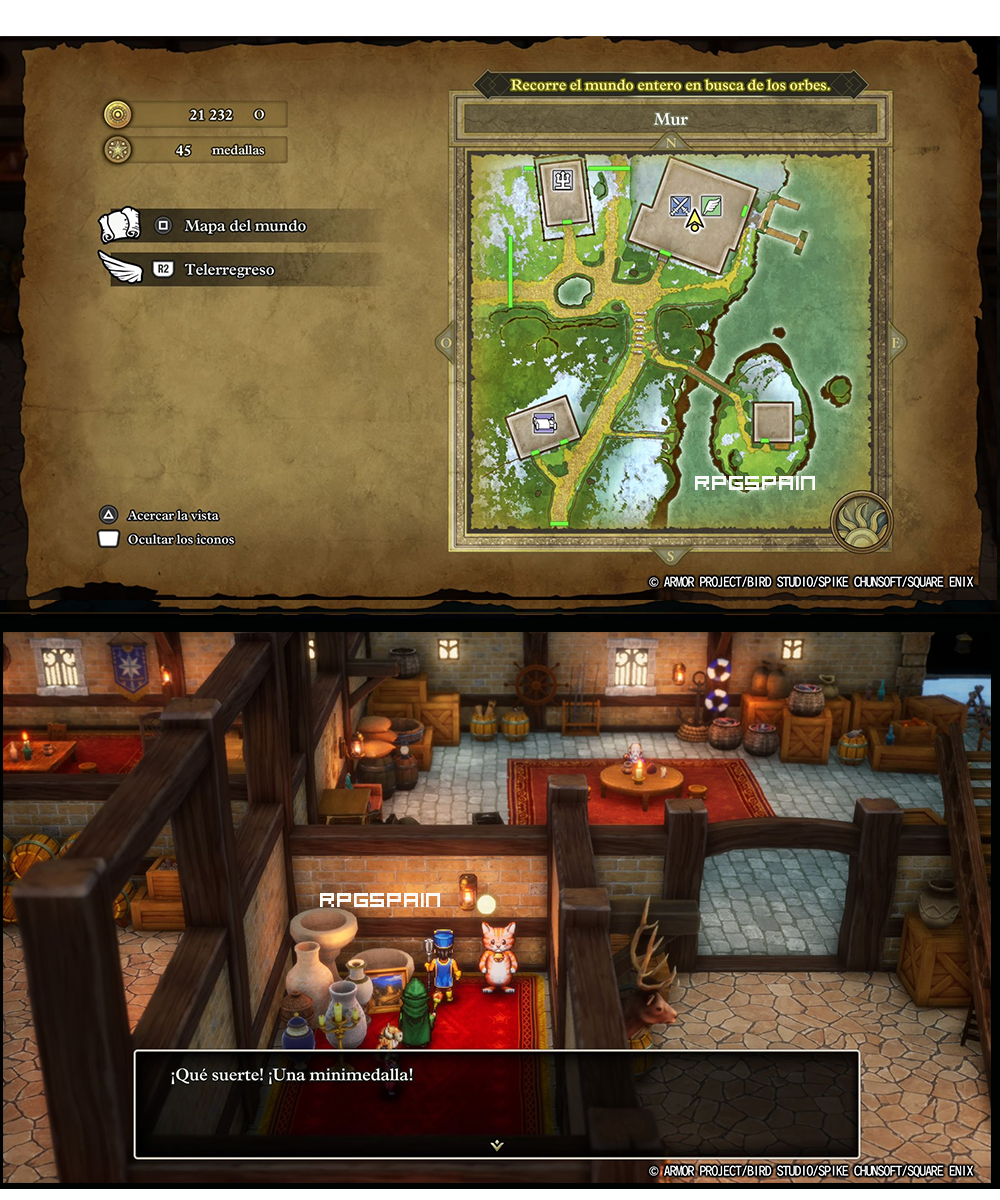Advance the minimedalla dialogue arrow
The width and height of the screenshot is (1000, 1200).
click(x=497, y=1145)
